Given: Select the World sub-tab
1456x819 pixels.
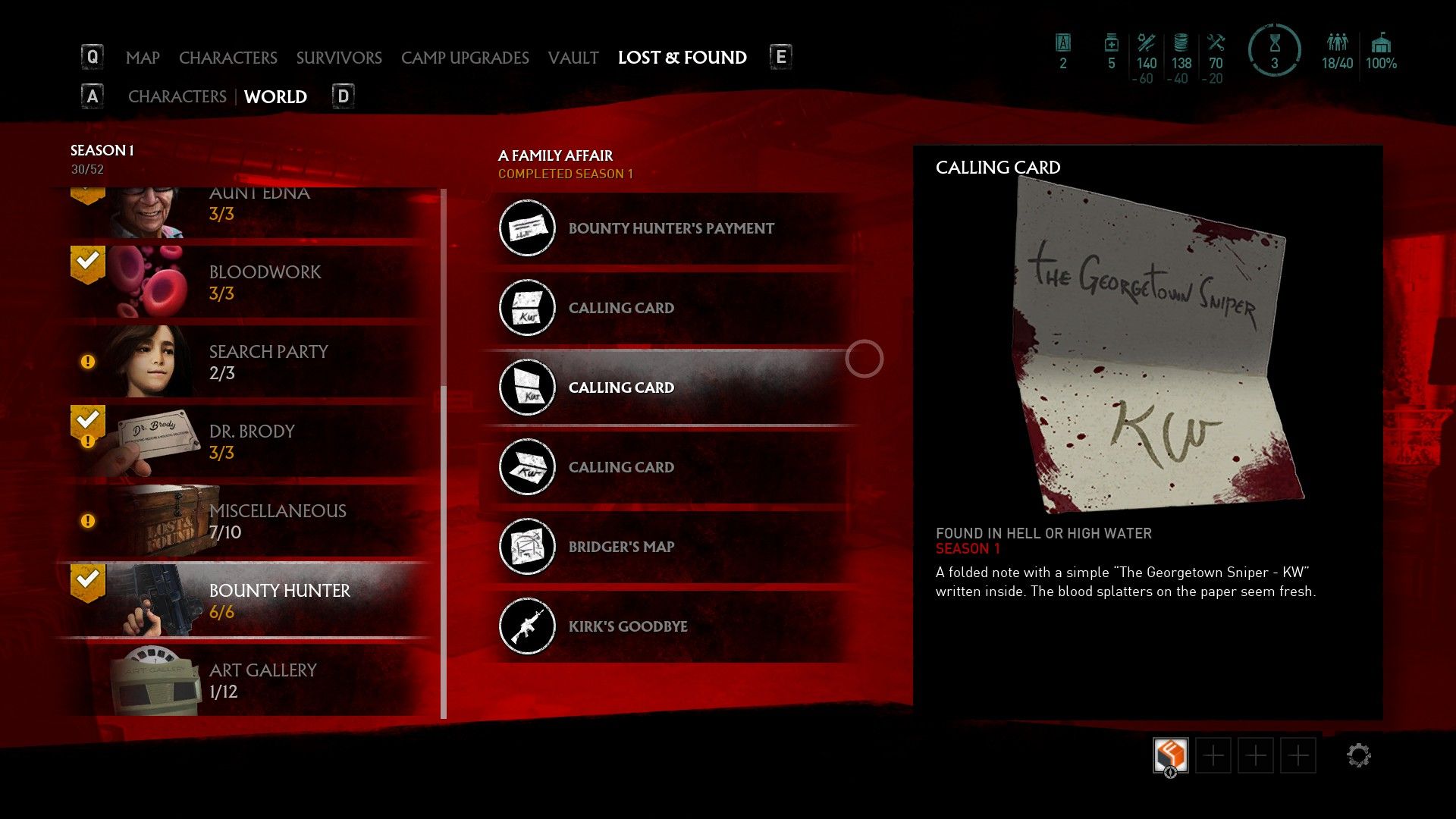Looking at the screenshot, I should point(275,97).
